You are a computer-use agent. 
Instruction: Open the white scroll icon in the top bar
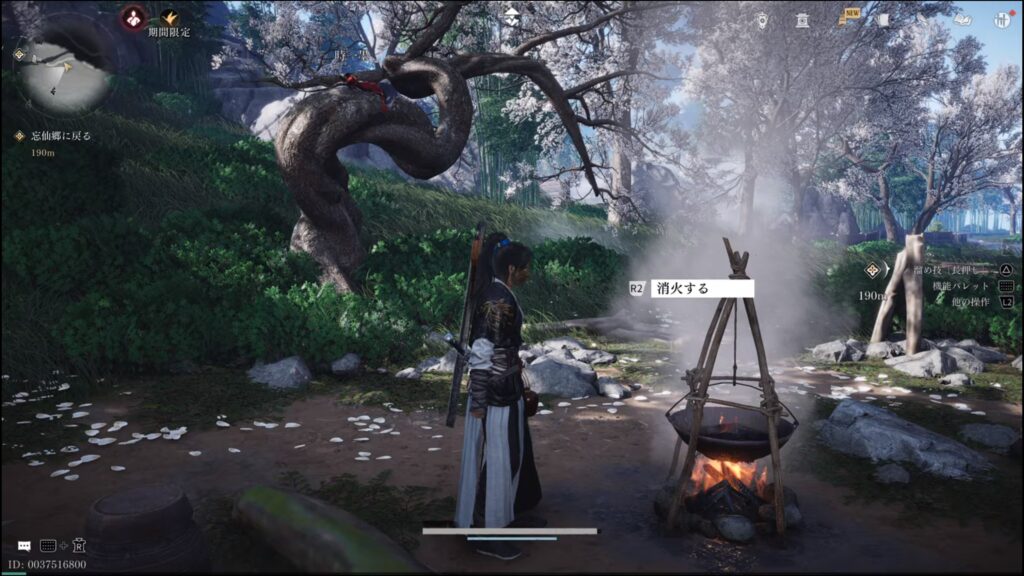(x=883, y=19)
